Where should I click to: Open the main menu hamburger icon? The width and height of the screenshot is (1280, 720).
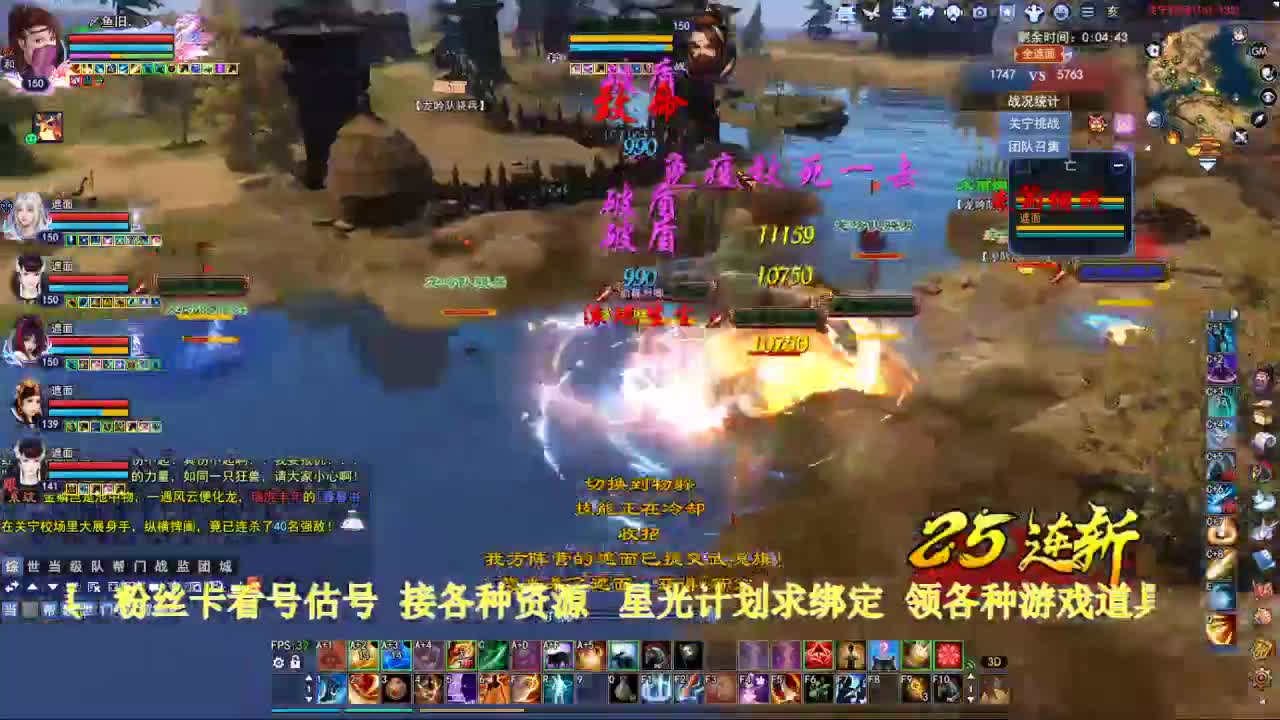click(1086, 12)
